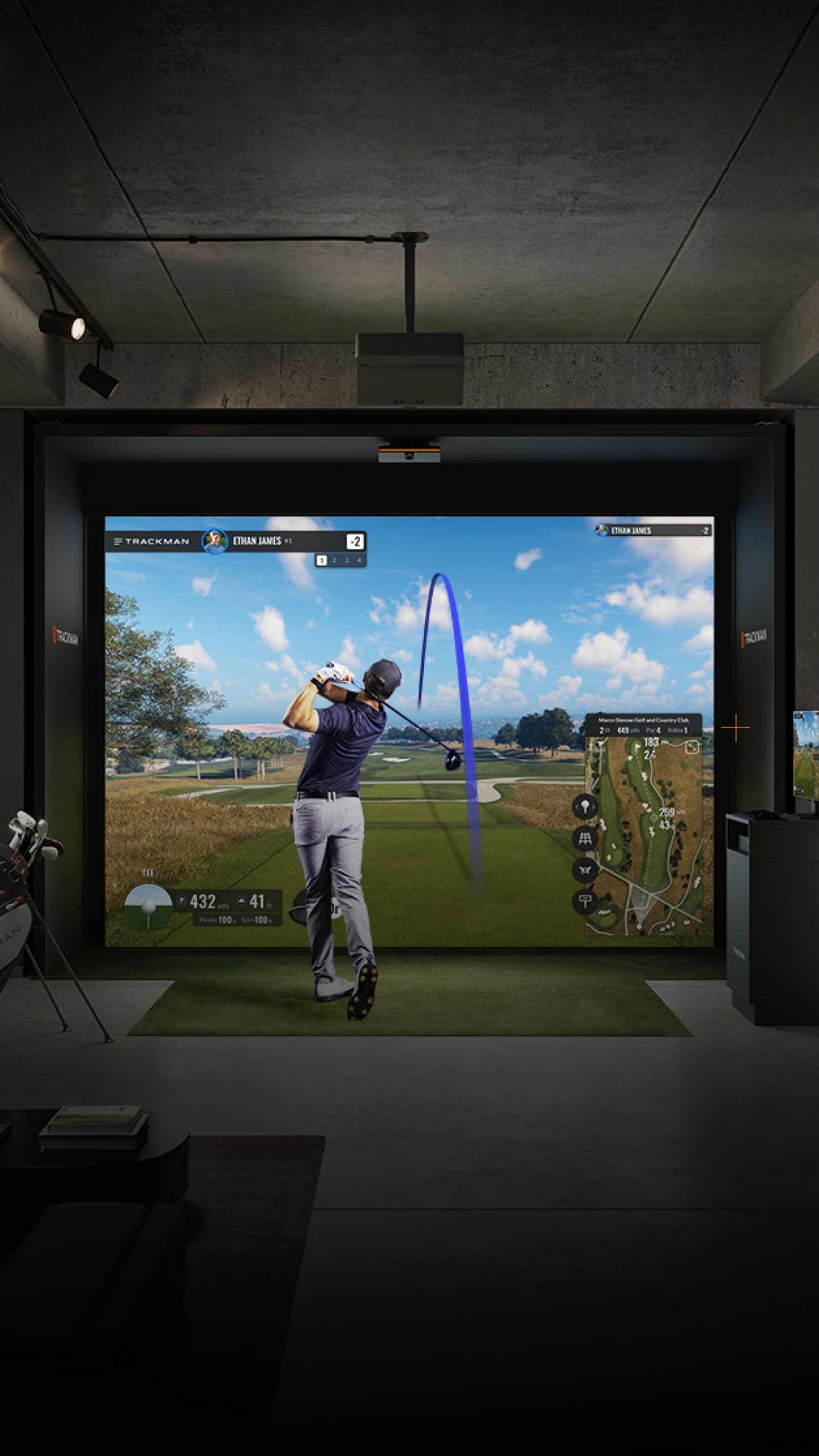819x1456 pixels.
Task: Open the TrackMan hamburger menu
Action: (x=117, y=541)
